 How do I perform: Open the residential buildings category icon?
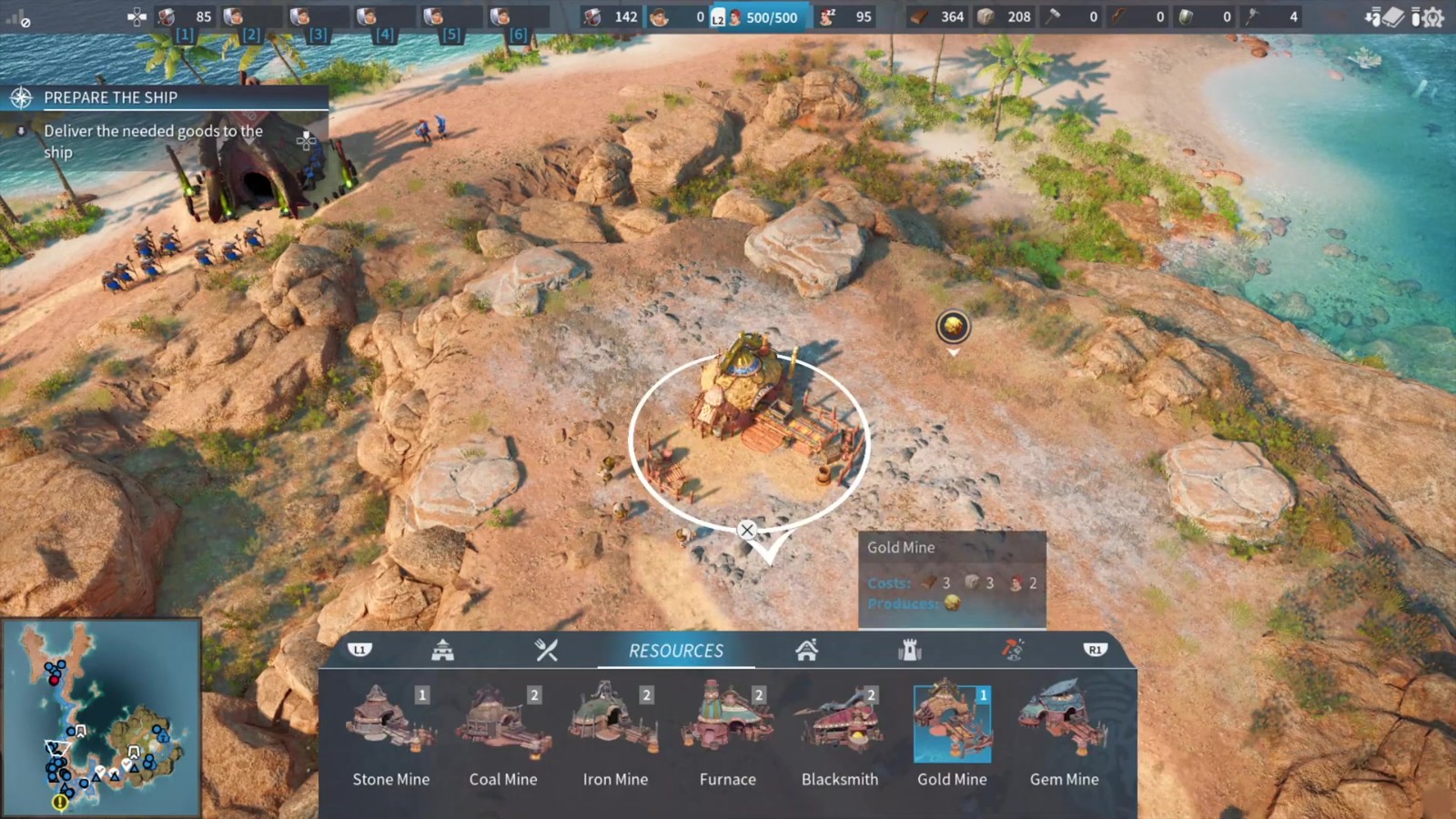pyautogui.click(x=806, y=650)
